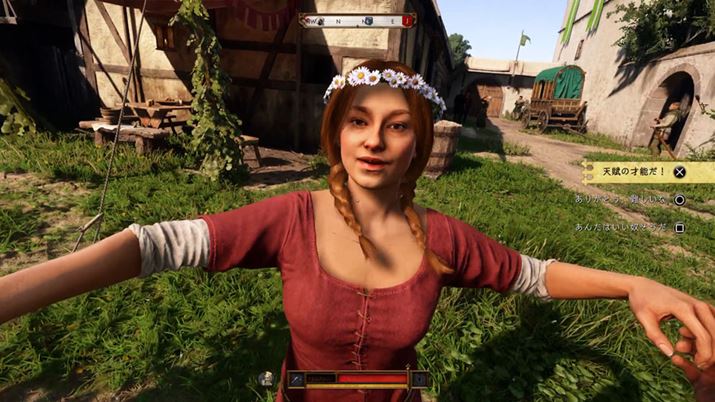Select the reply ありがとう、嬉しいな
715x402 pixels.
click(x=622, y=199)
